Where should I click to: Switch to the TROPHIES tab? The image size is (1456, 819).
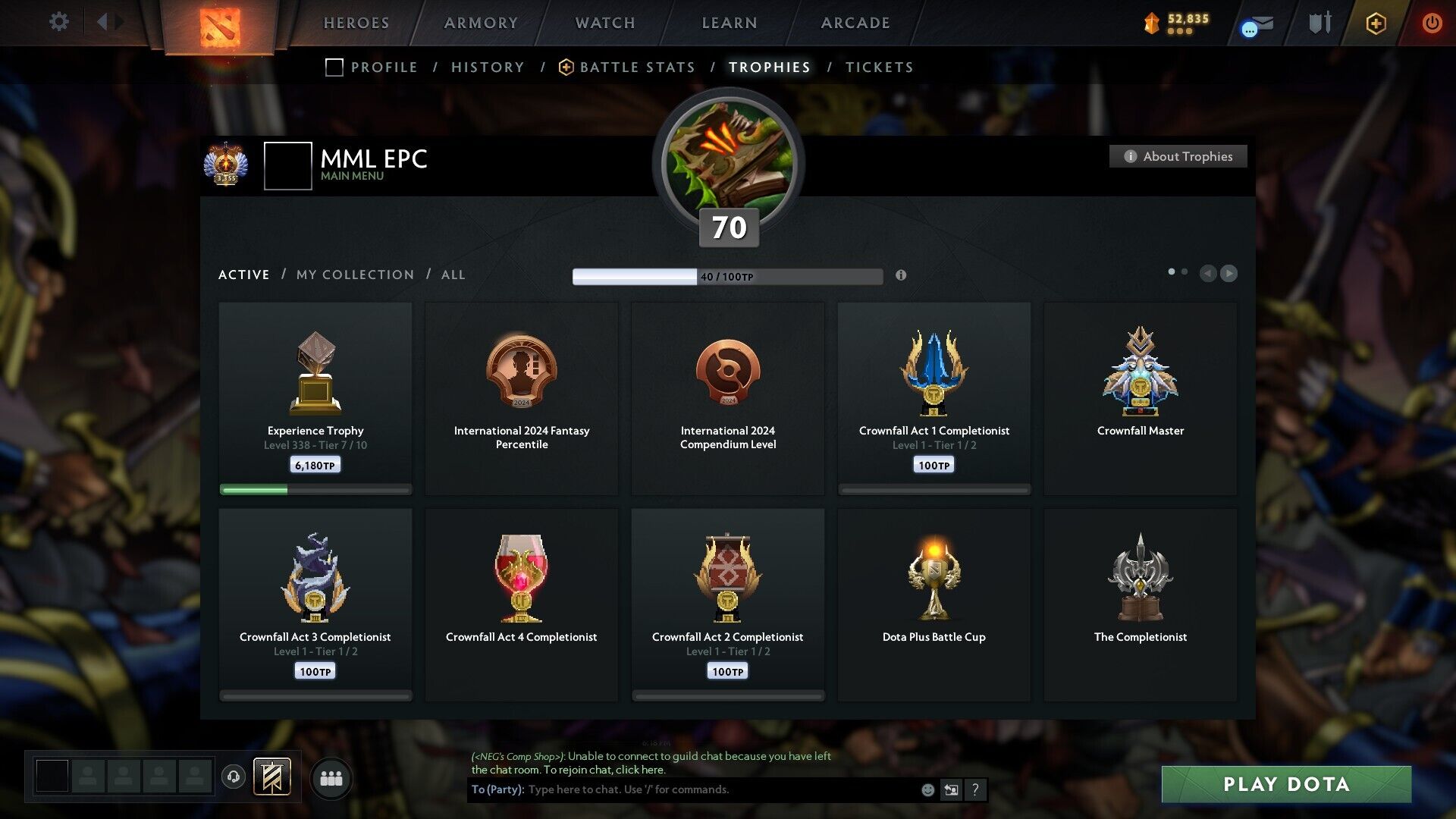click(768, 67)
